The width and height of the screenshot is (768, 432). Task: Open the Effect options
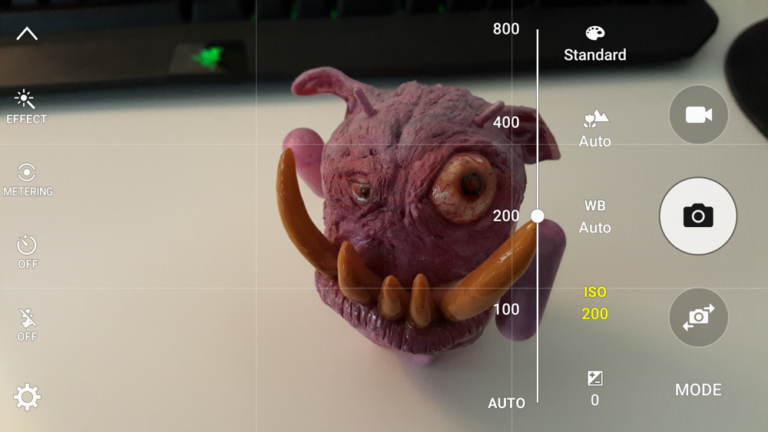click(27, 106)
